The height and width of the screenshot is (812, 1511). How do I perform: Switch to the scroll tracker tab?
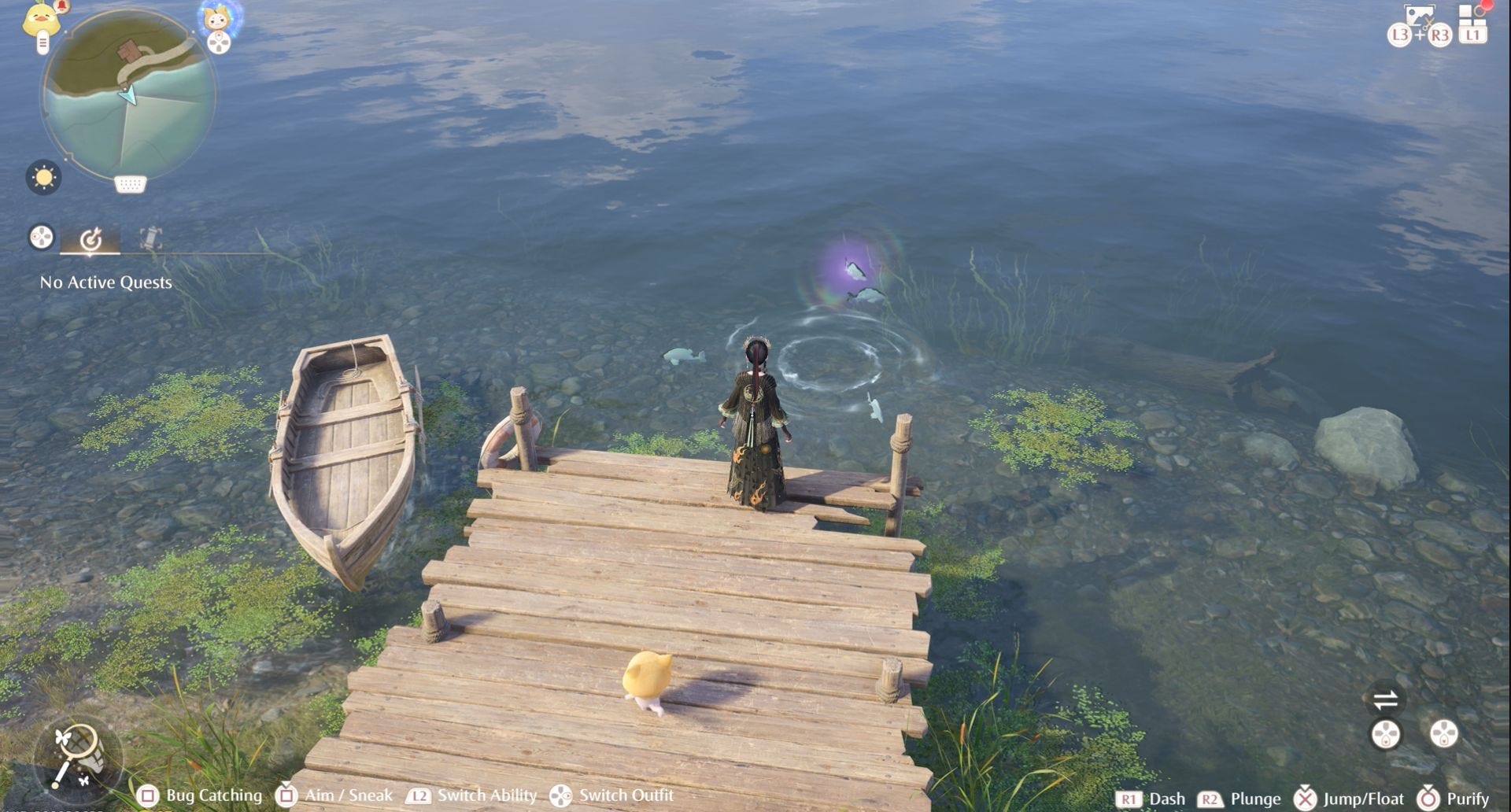click(x=150, y=238)
